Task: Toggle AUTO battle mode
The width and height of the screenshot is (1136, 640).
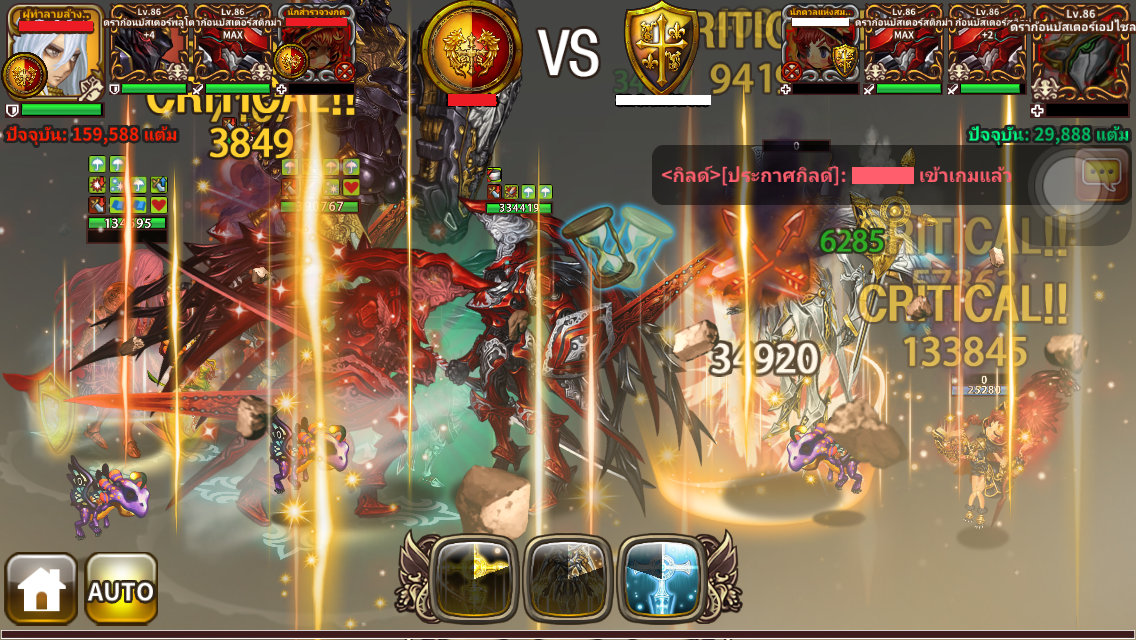Action: pos(121,589)
